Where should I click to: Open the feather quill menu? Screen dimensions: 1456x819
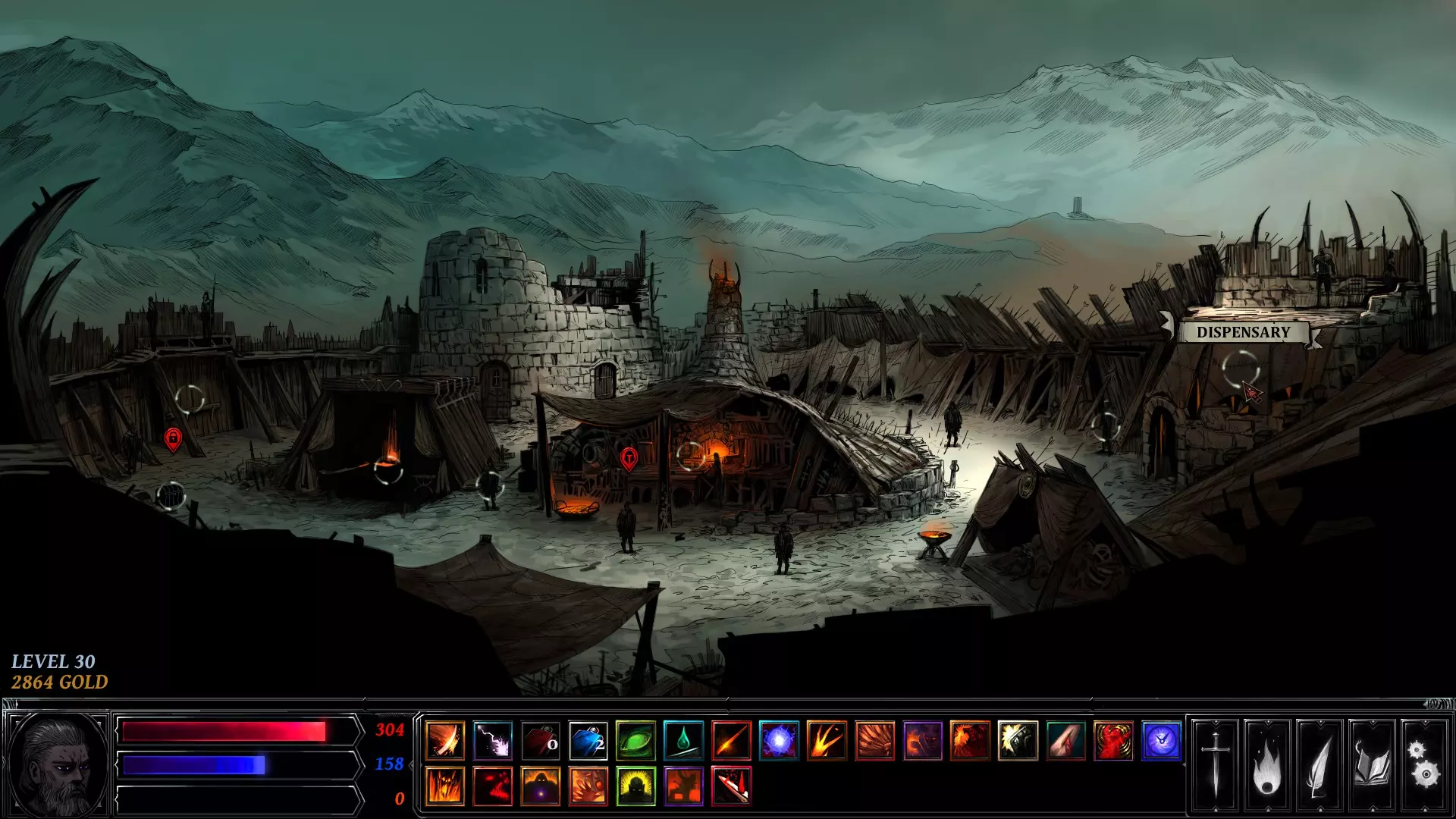pos(1319,766)
